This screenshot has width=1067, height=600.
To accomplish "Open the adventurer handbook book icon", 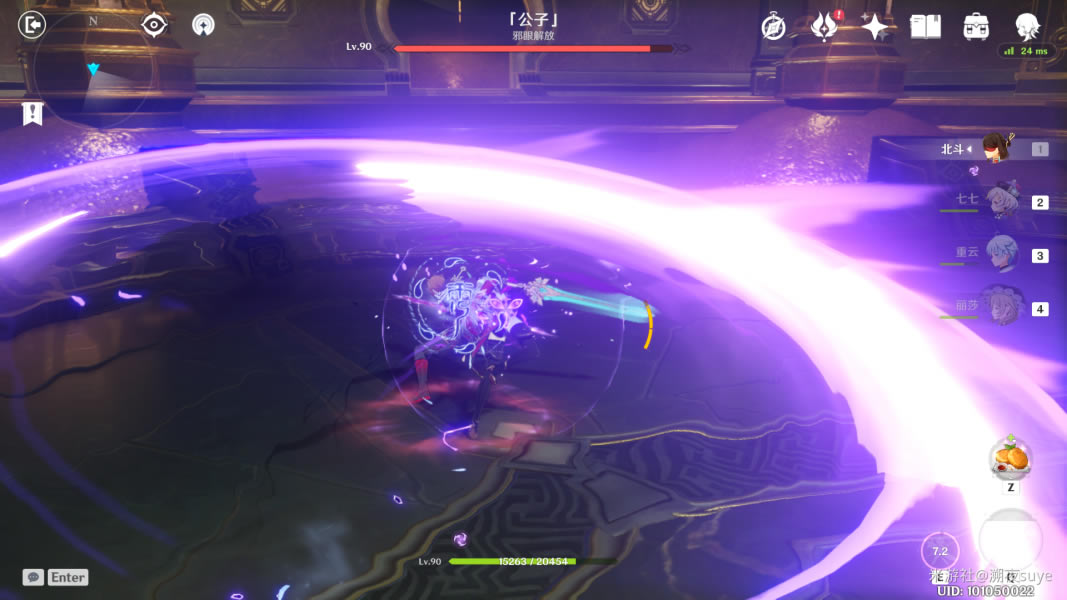I will pyautogui.click(x=926, y=27).
